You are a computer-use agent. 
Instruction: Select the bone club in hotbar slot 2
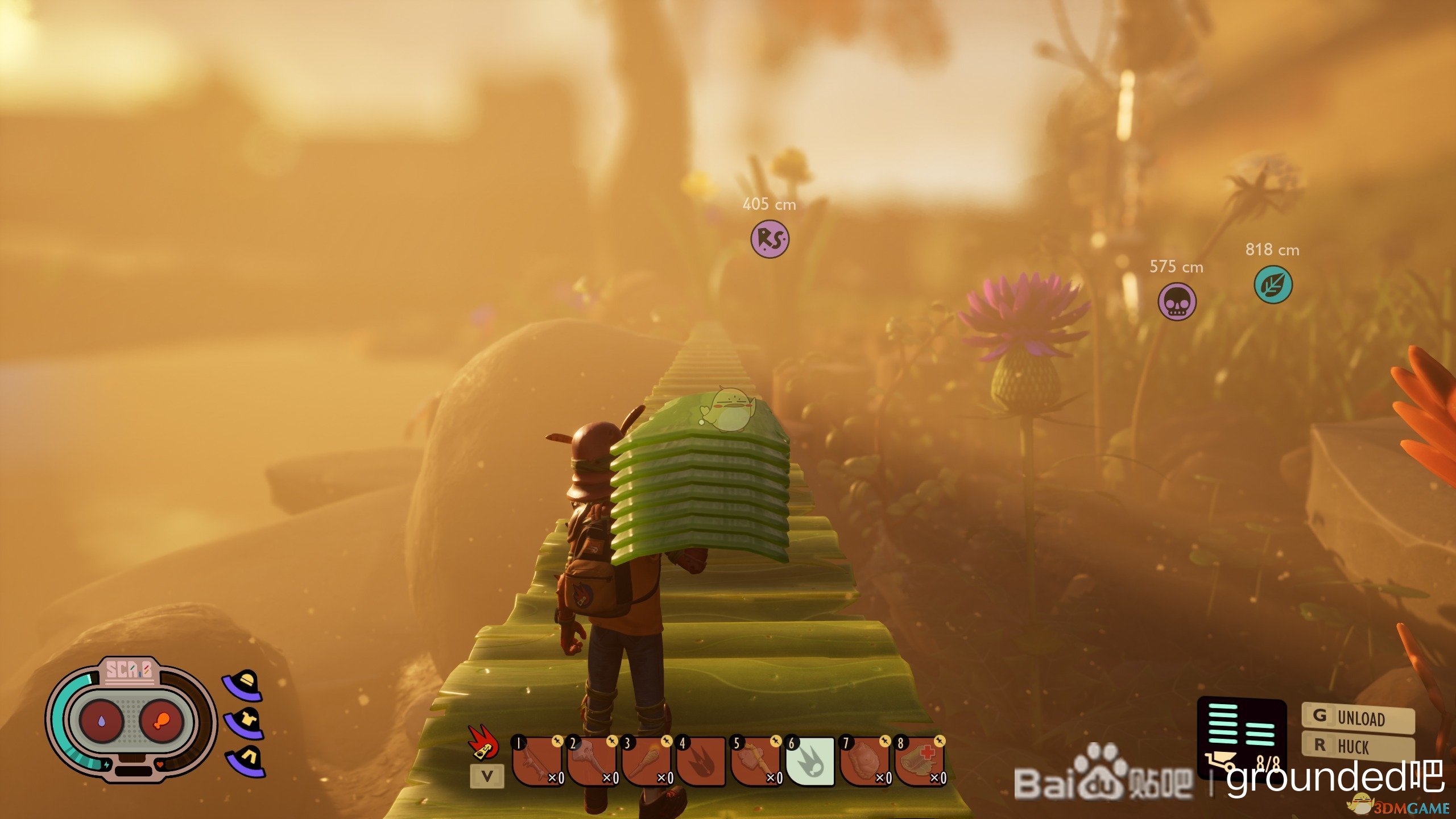click(591, 761)
